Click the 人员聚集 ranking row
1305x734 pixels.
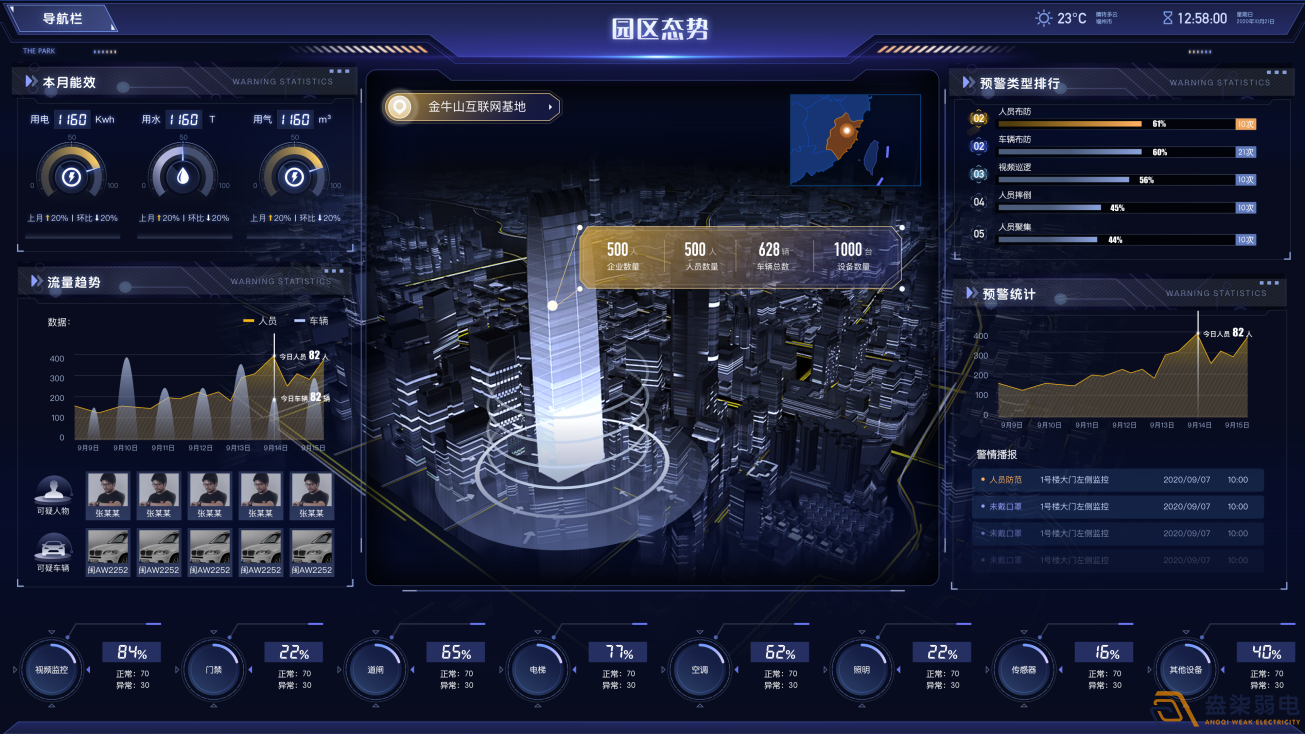coord(1114,235)
